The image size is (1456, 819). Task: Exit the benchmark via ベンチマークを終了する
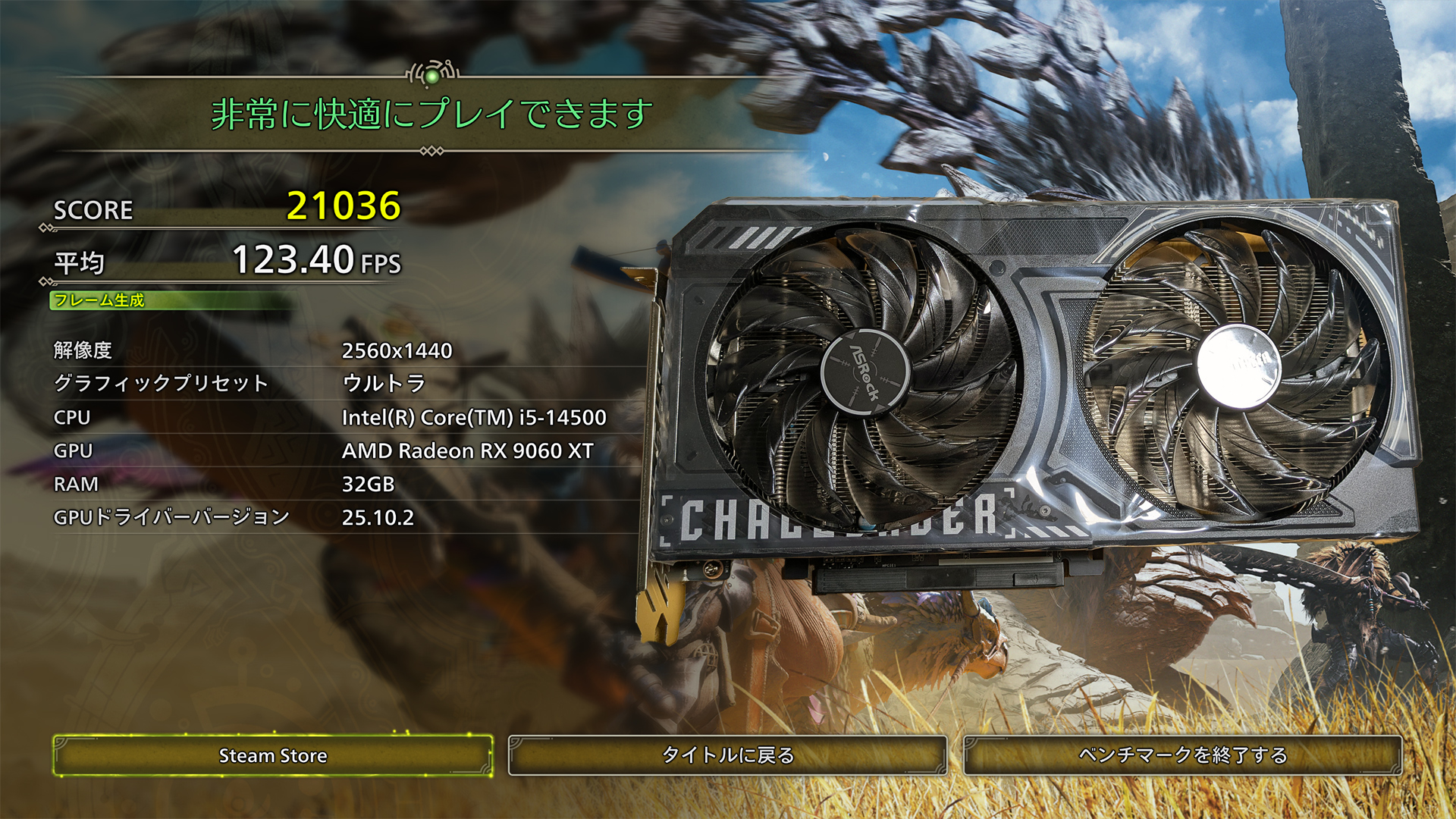[1181, 755]
